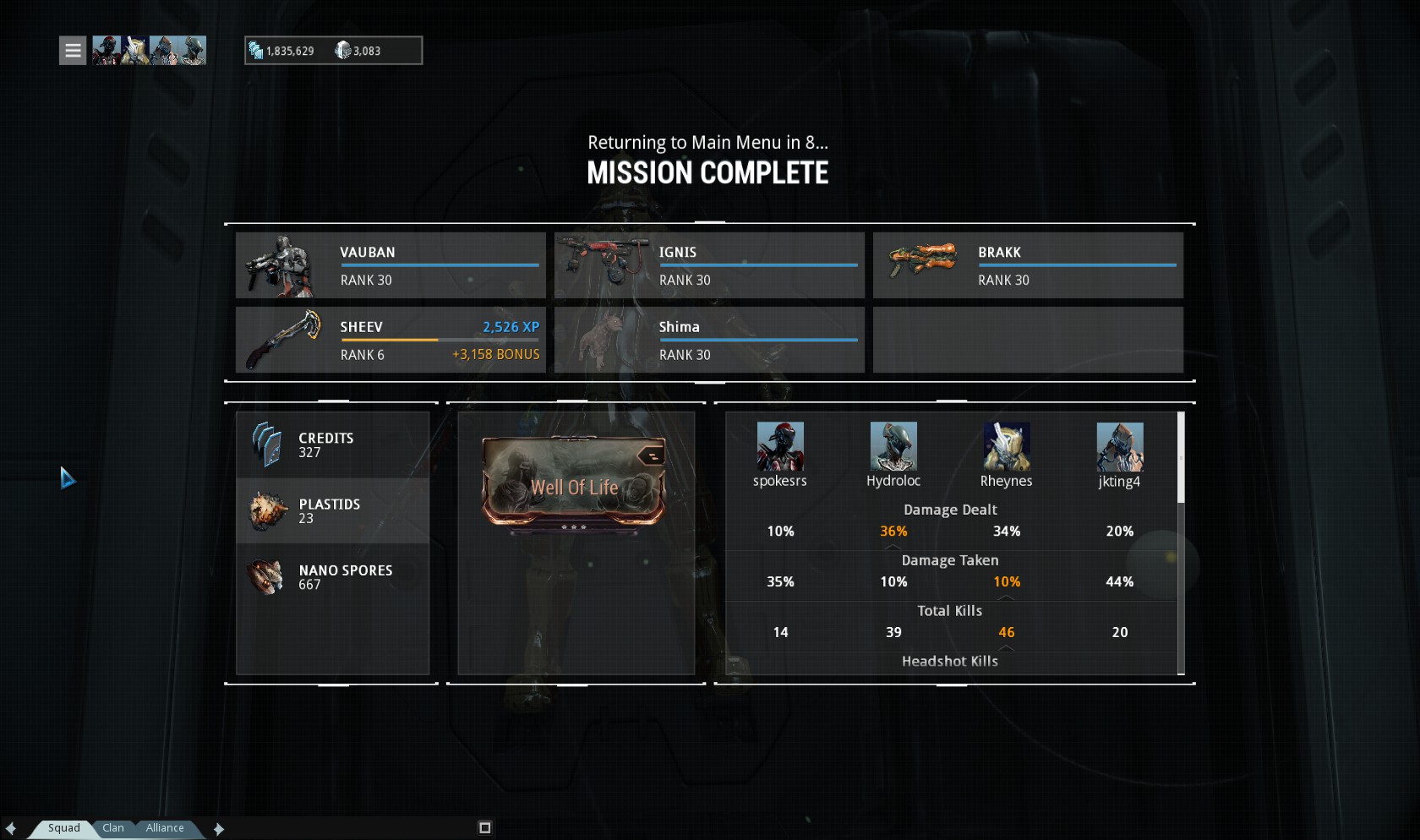Switch to the Squad chat tab
Viewport: 1420px width, 840px height.
coord(63,828)
